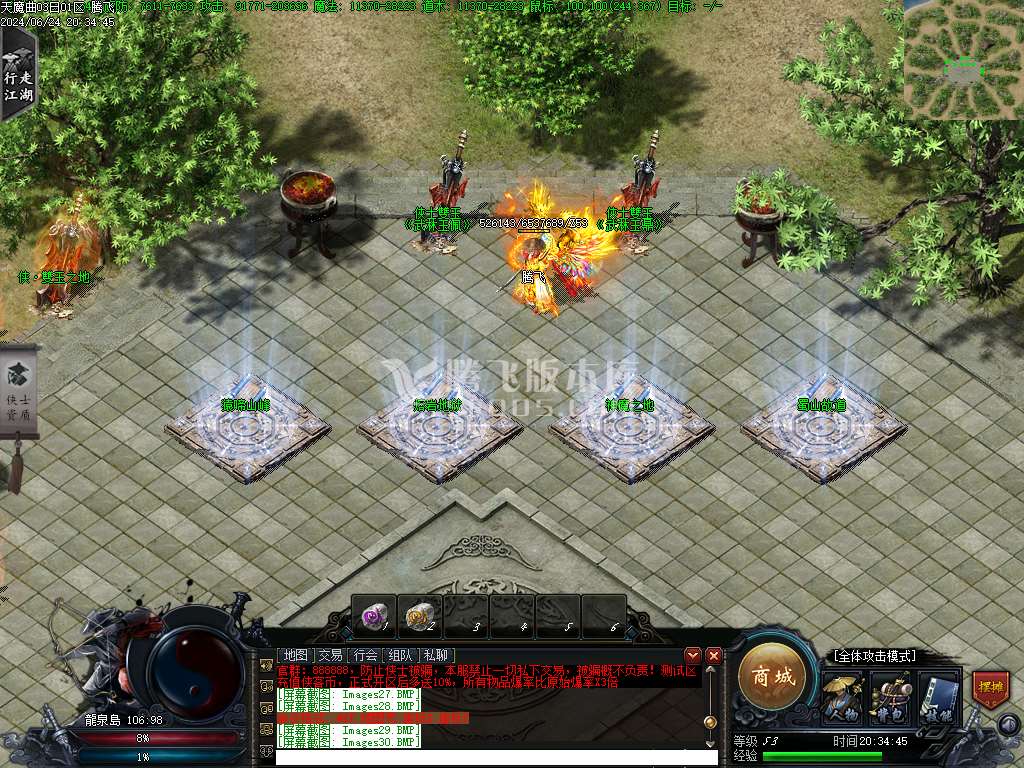Open the 组队 team chat tab
Image resolution: width=1024 pixels, height=768 pixels.
point(402,655)
